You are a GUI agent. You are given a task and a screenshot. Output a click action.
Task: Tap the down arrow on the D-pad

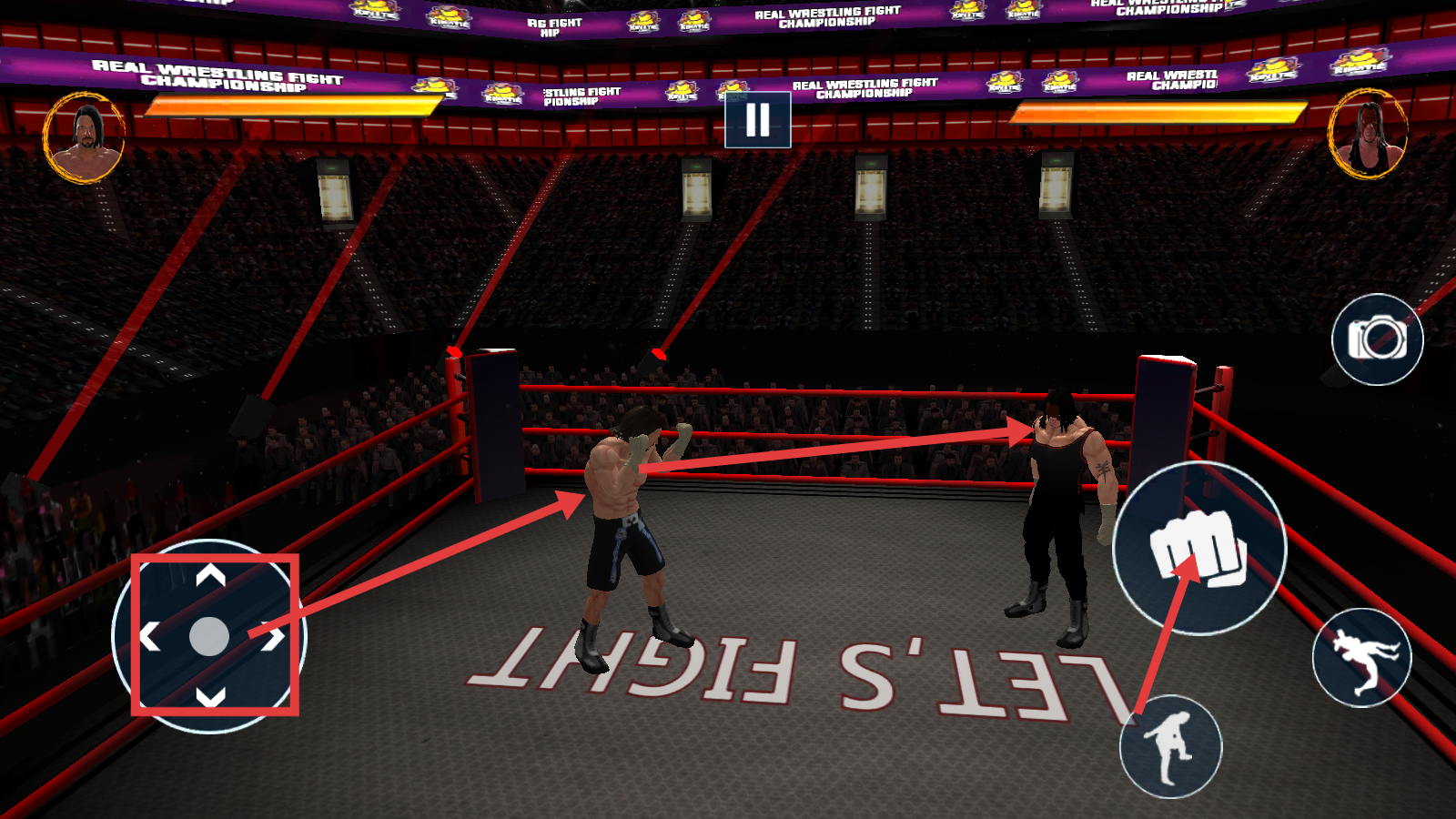click(x=210, y=697)
